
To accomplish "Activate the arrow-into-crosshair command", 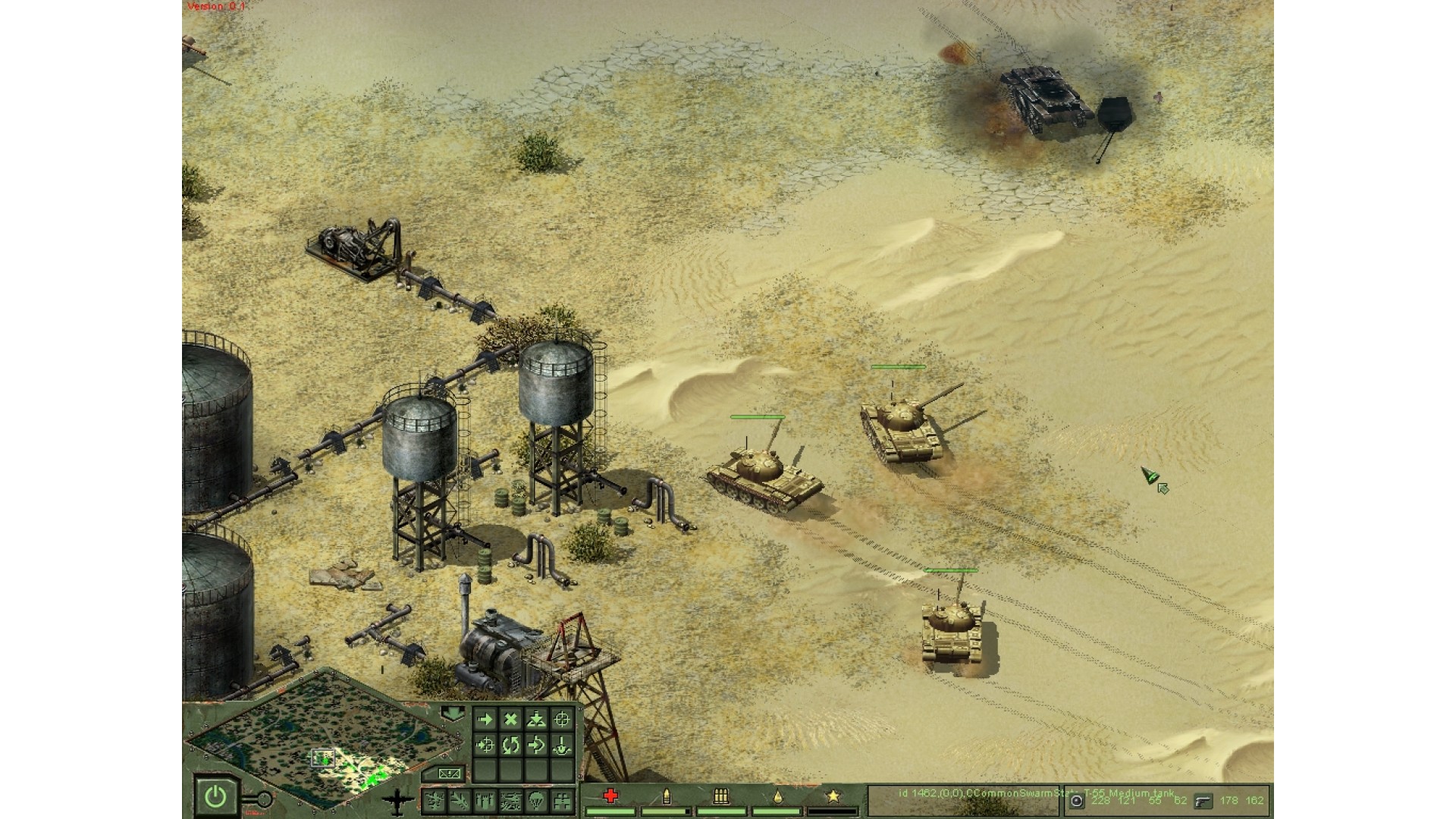I will 485,745.
